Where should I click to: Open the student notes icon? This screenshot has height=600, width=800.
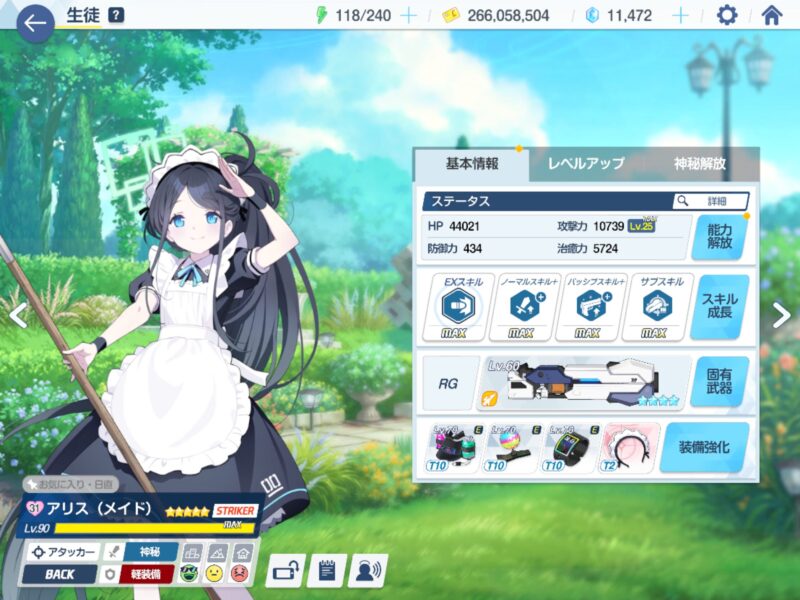326,570
